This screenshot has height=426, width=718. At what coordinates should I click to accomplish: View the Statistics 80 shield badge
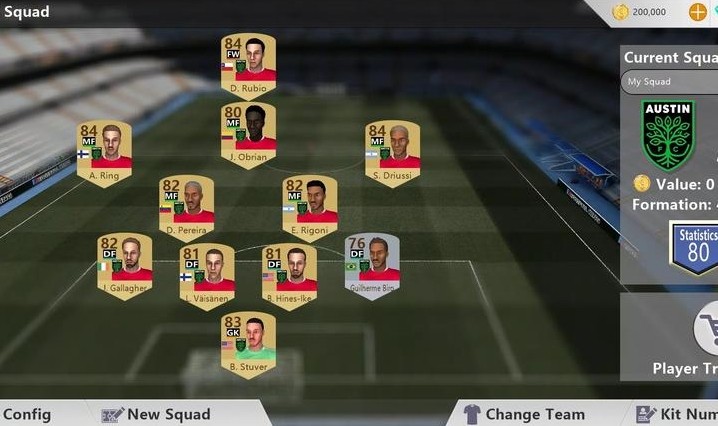click(695, 247)
